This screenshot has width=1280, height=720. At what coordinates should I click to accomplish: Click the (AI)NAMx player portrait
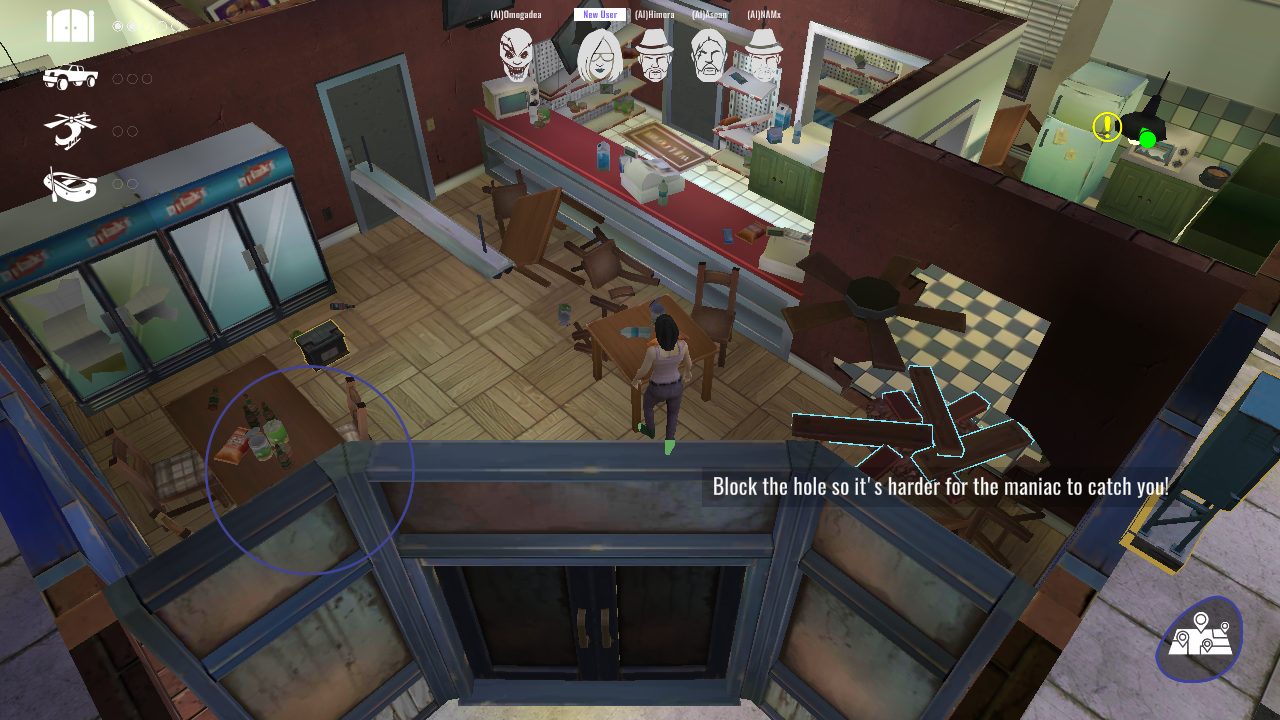coord(764,54)
